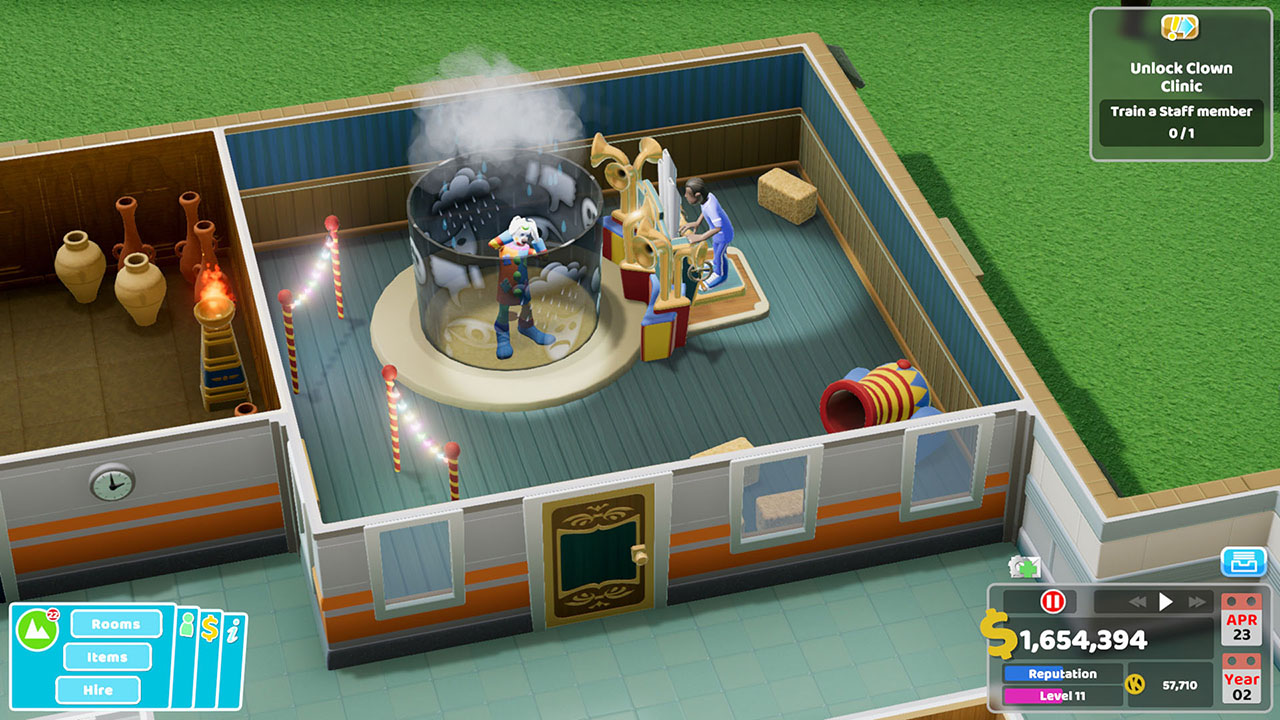Slow down time with the rewind arrows
Image resolution: width=1280 pixels, height=720 pixels.
[x=1139, y=601]
